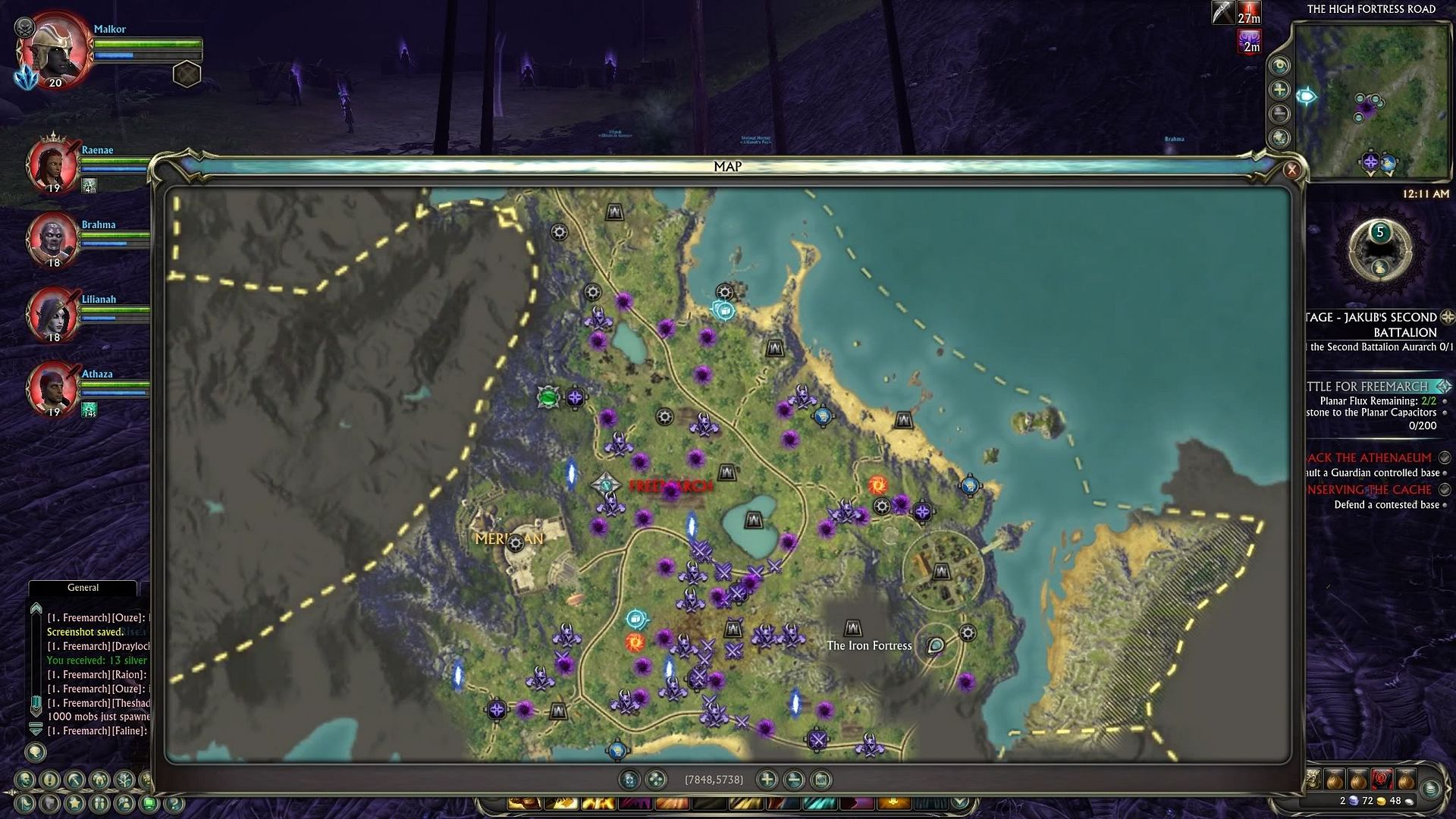Zoom in the world map
The height and width of the screenshot is (819, 1456).
coord(767,779)
